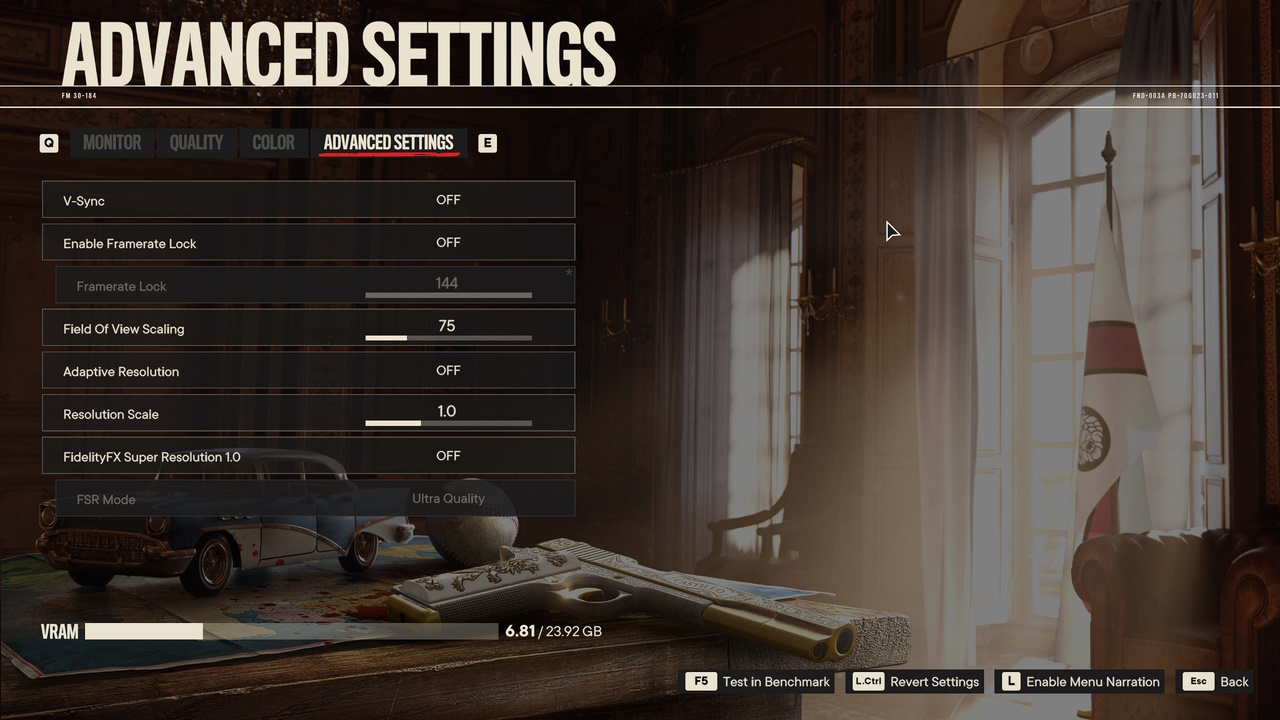1280x720 pixels.
Task: Adjust the Resolution Scale slider
Action: [x=448, y=423]
